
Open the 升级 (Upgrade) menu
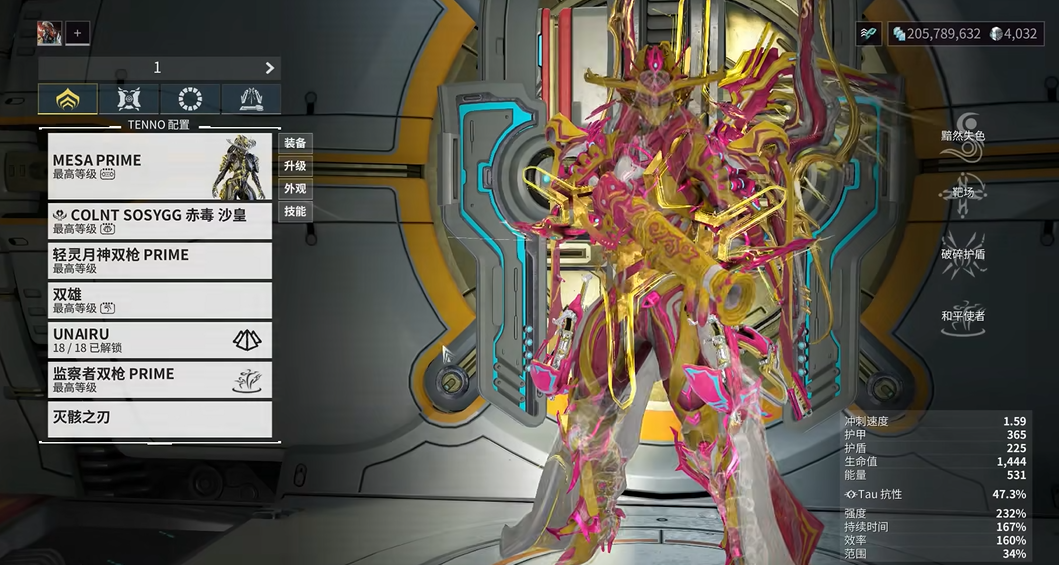[x=295, y=166]
